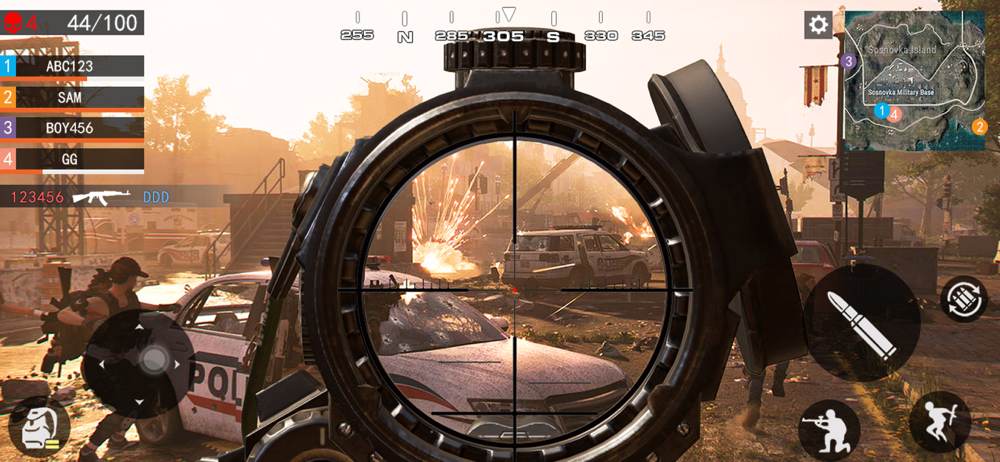Choose teammate BOY456 from the squad

click(x=72, y=128)
